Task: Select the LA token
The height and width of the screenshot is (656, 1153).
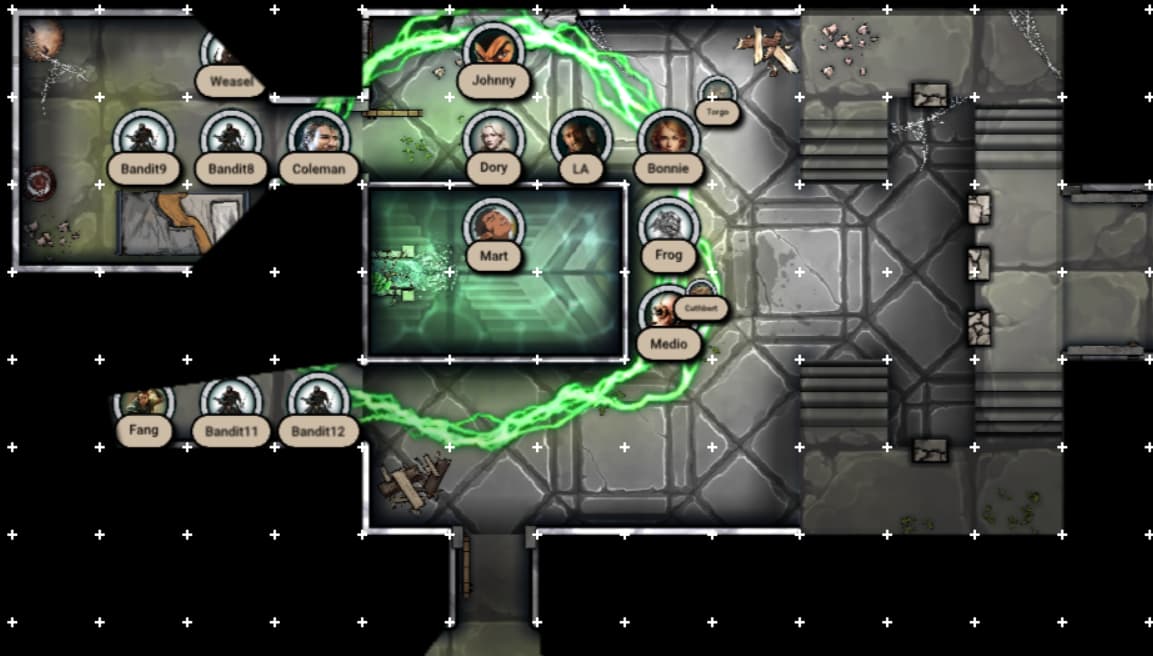Action: [x=580, y=138]
